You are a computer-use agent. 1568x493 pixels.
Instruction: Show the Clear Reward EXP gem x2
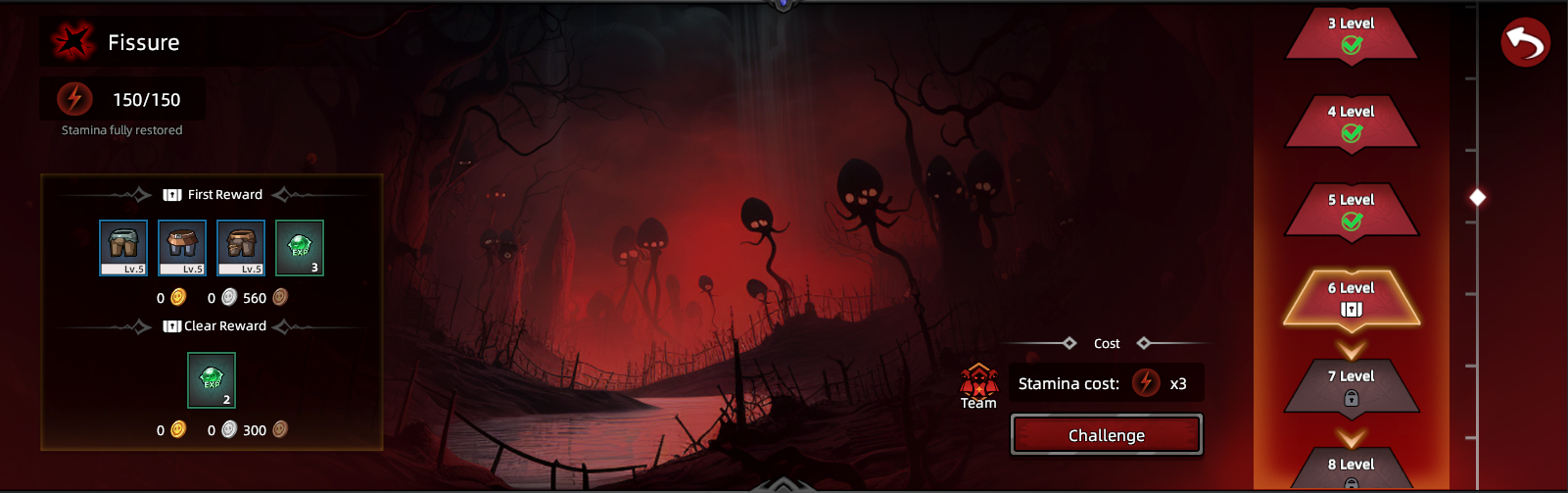[x=212, y=380]
